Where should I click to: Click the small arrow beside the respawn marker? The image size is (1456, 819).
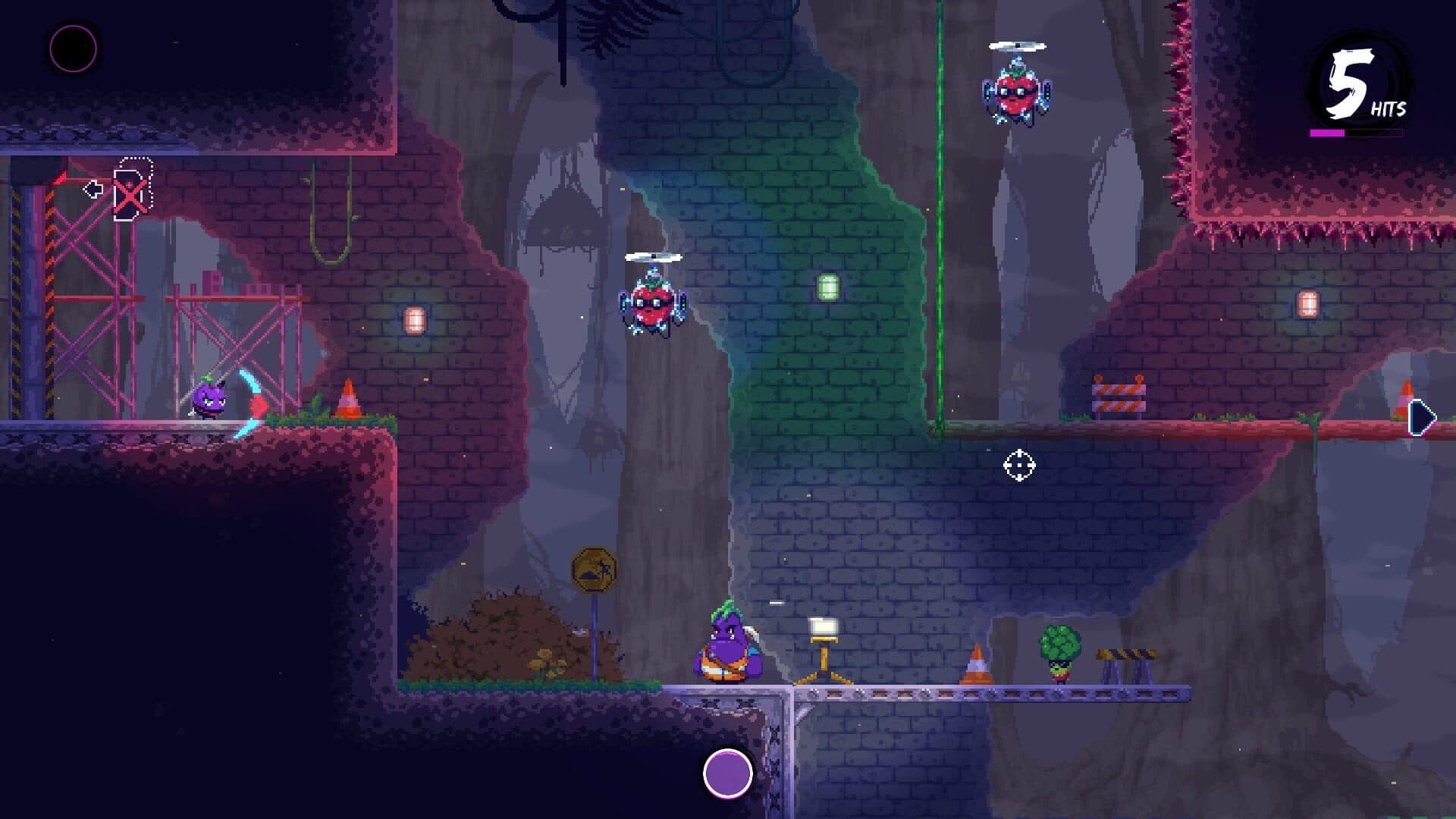pyautogui.click(x=94, y=188)
